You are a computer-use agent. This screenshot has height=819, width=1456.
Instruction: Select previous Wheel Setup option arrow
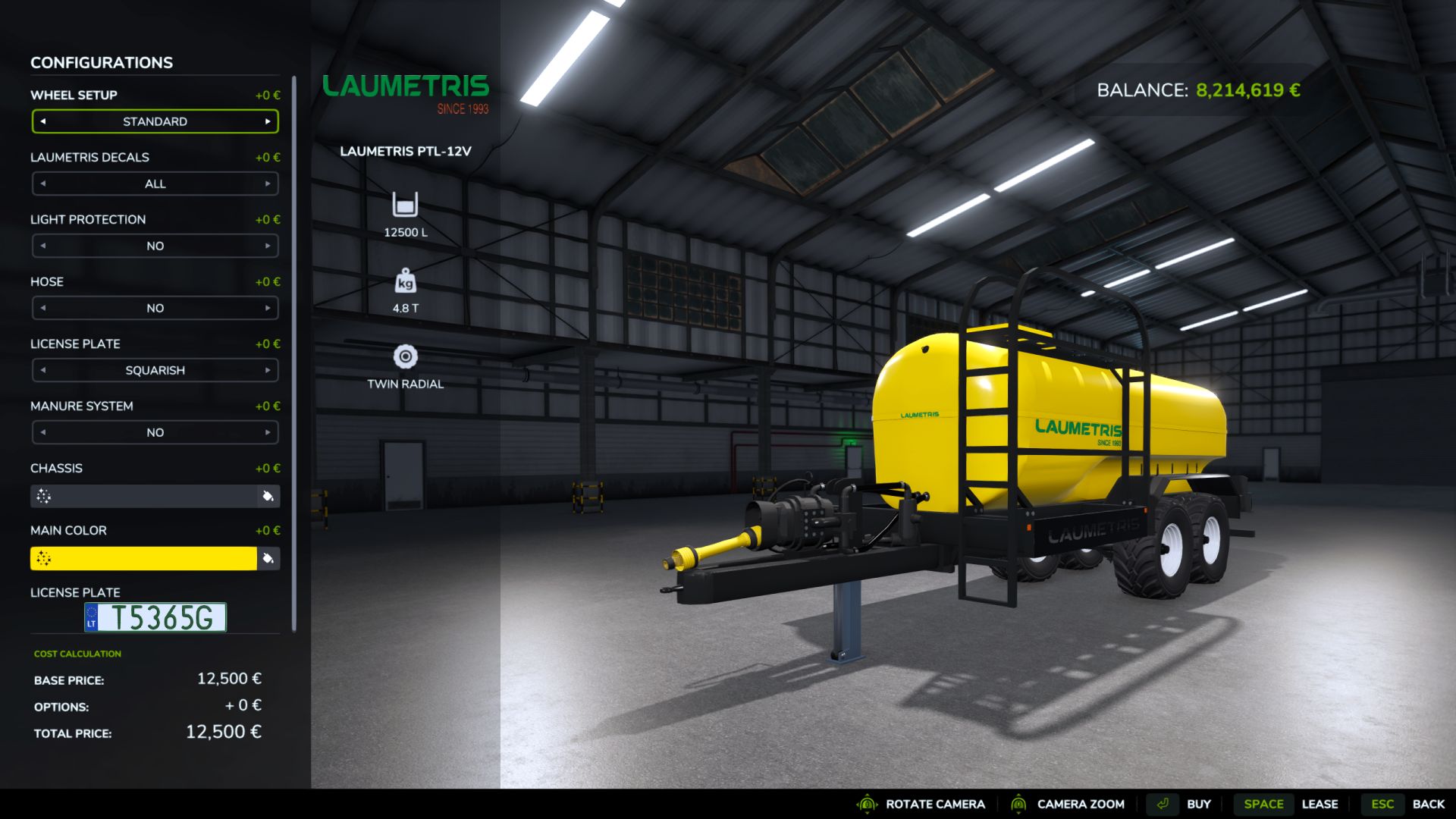click(x=43, y=121)
